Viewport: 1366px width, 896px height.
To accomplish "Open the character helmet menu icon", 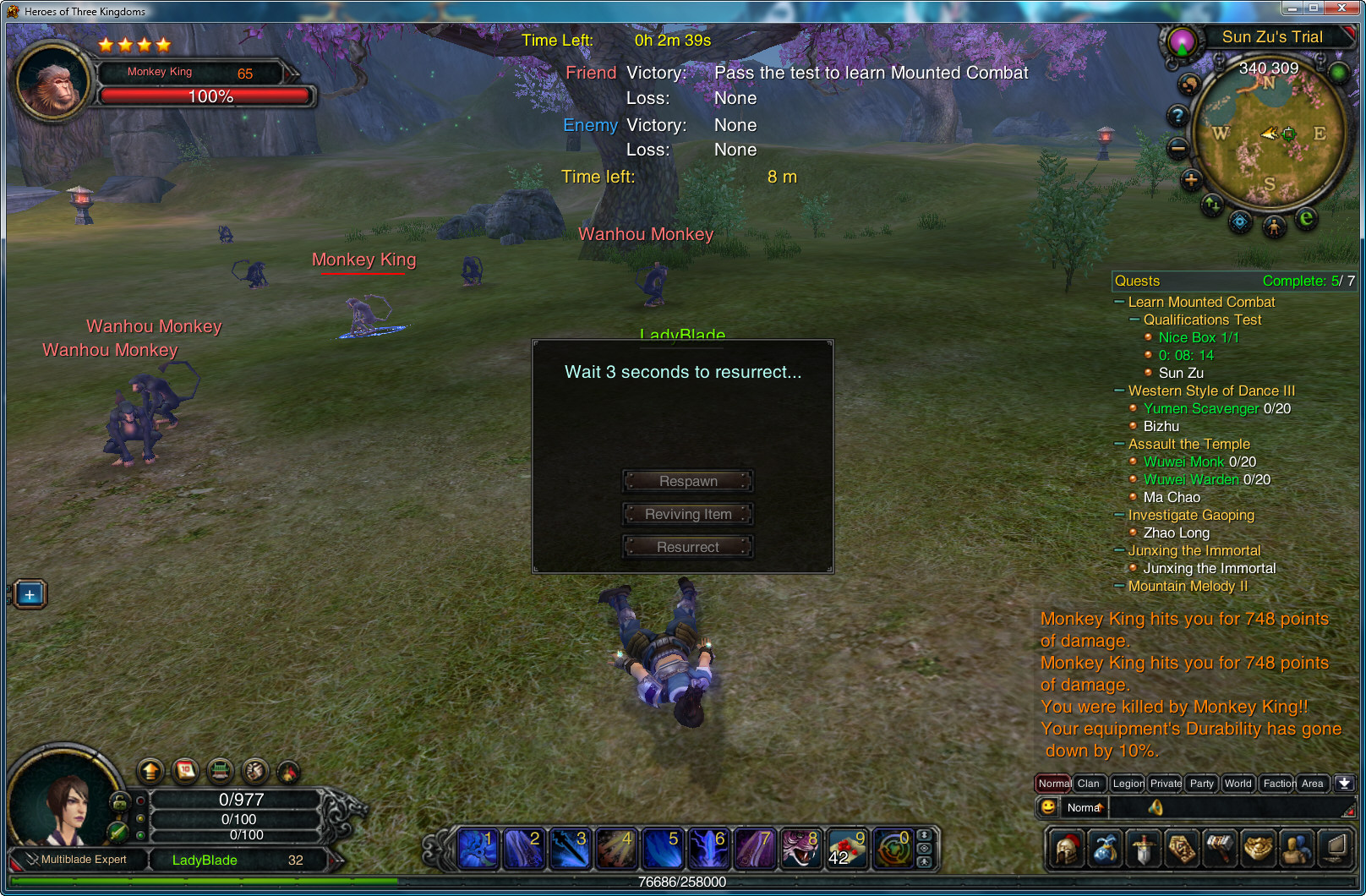I will (x=1067, y=849).
